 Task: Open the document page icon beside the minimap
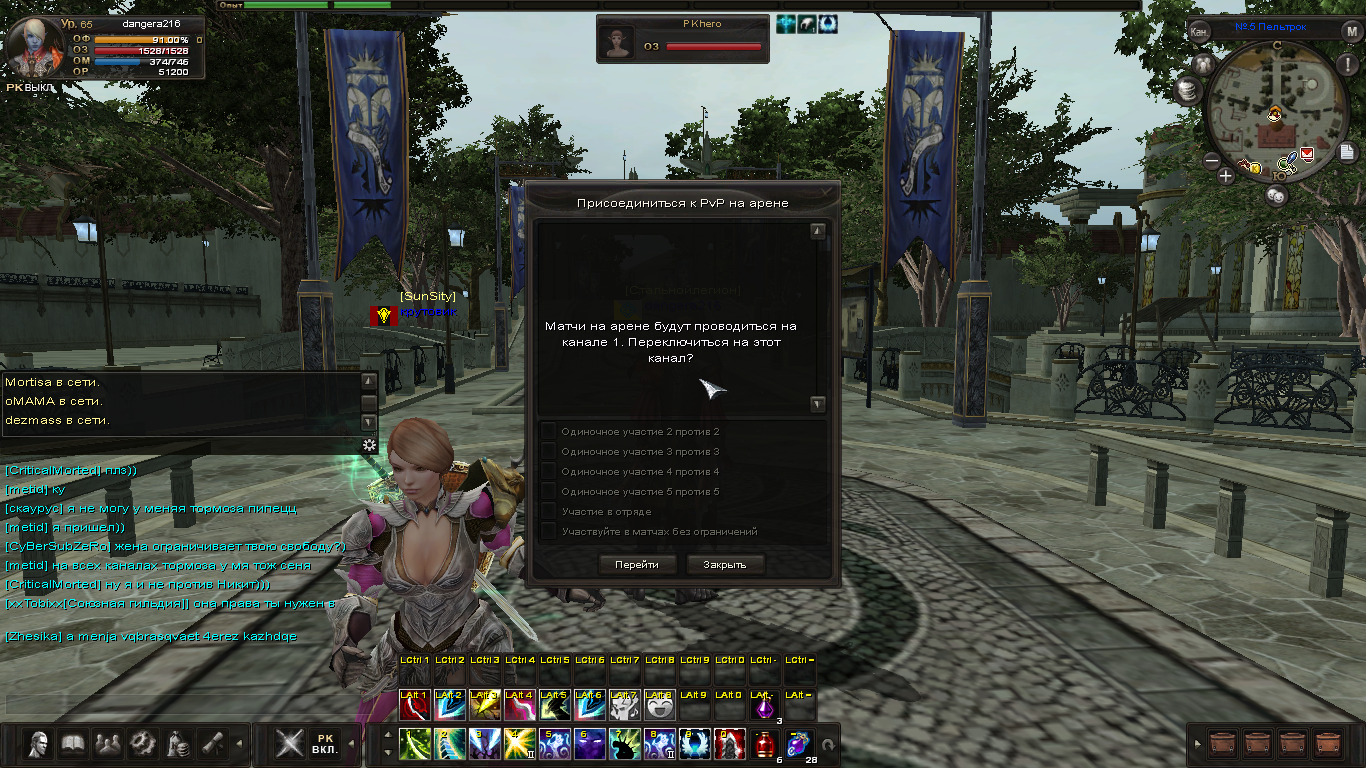(x=1348, y=152)
